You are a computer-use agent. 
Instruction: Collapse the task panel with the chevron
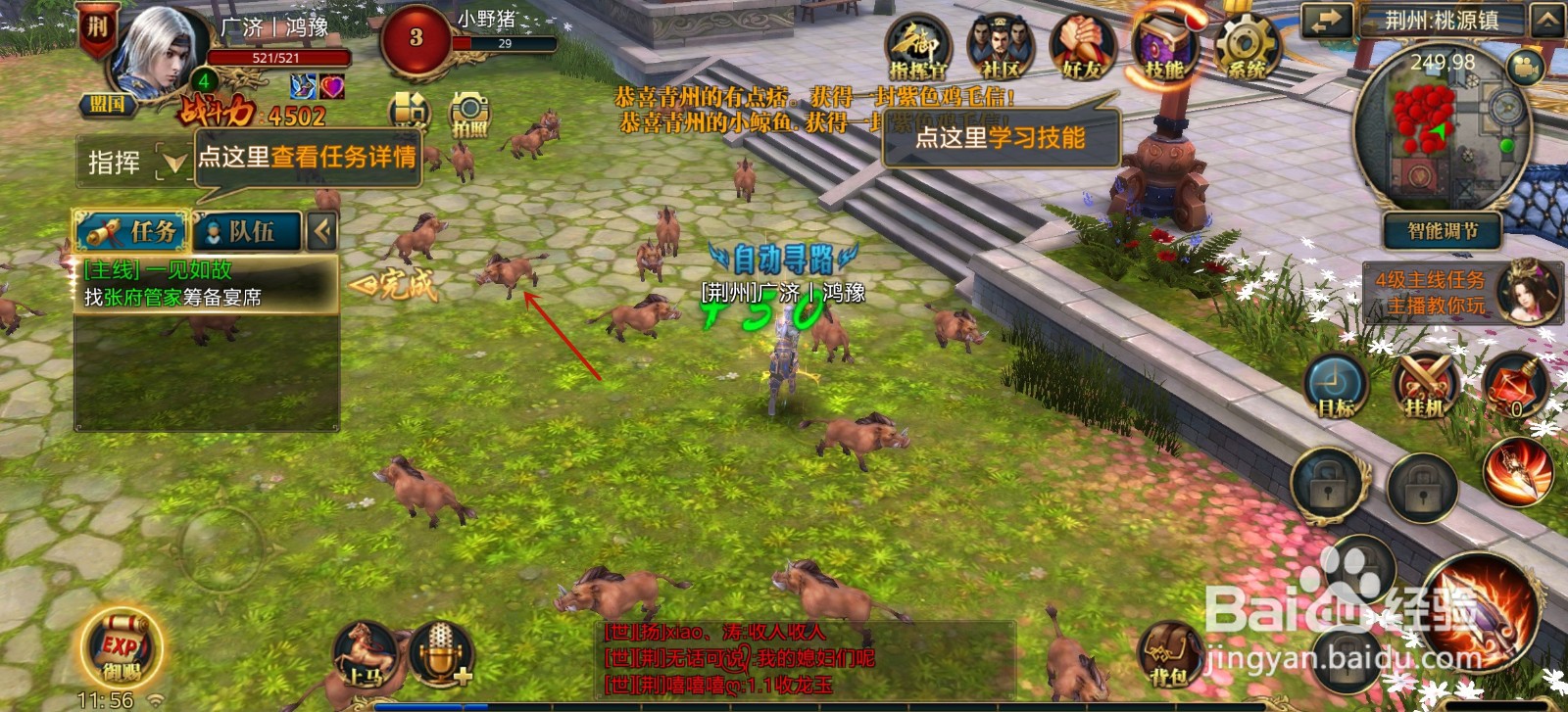click(x=320, y=232)
